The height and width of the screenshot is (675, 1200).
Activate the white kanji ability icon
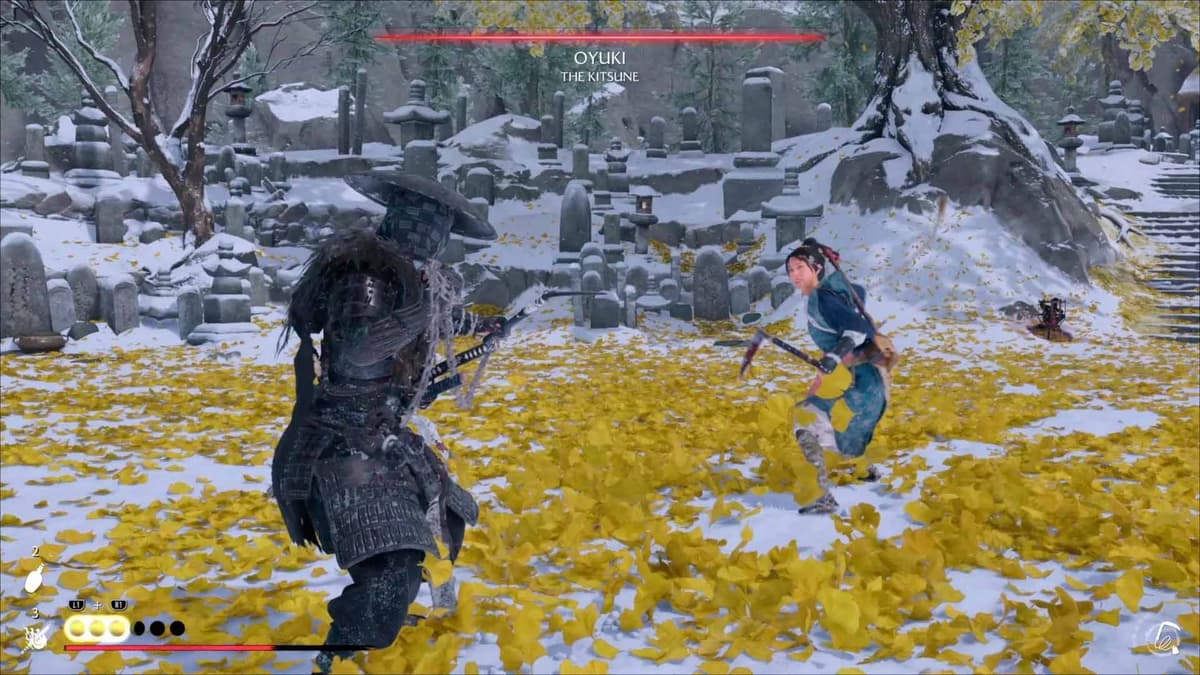tap(36, 636)
